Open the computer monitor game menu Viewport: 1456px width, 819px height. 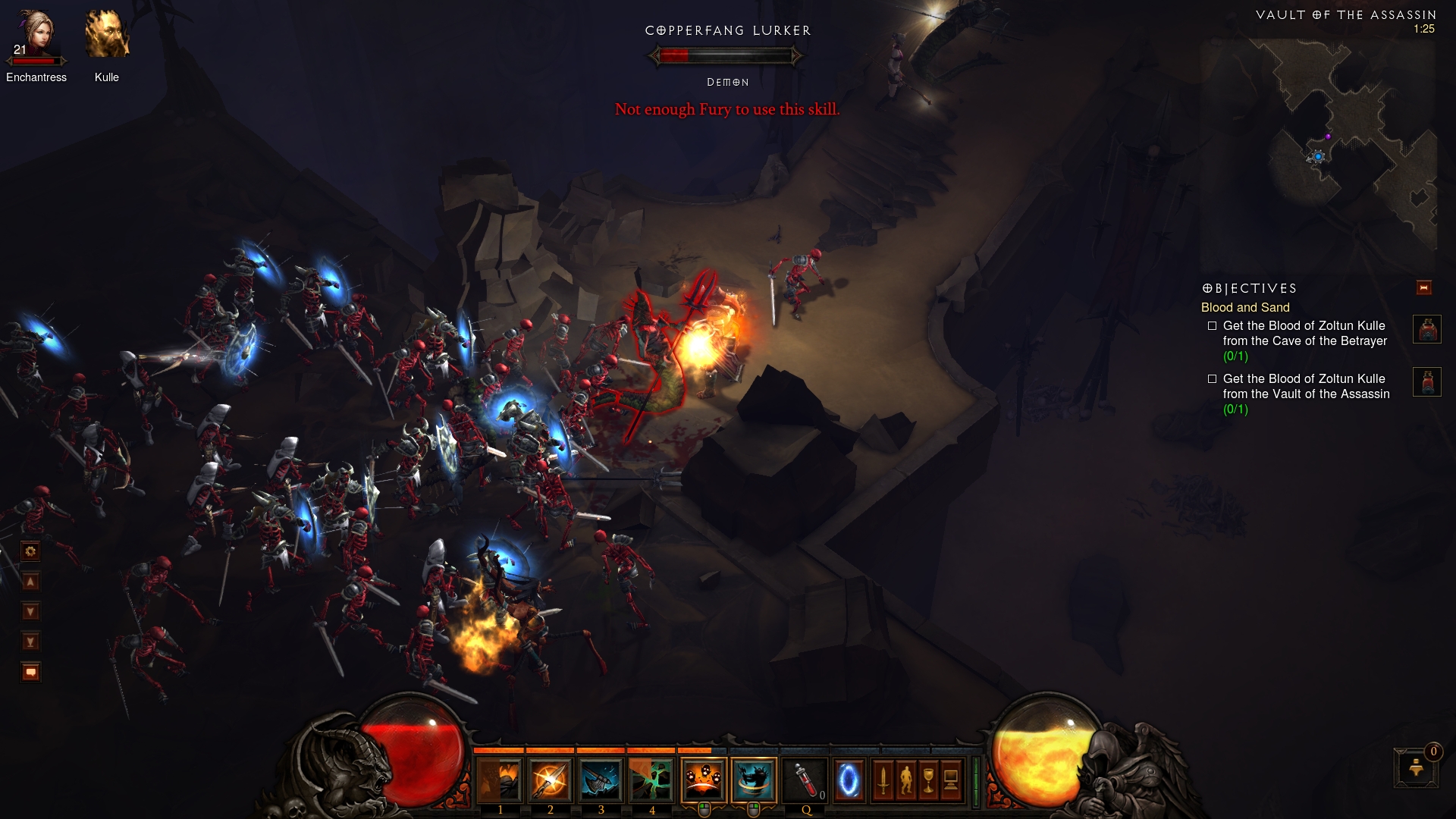951,780
